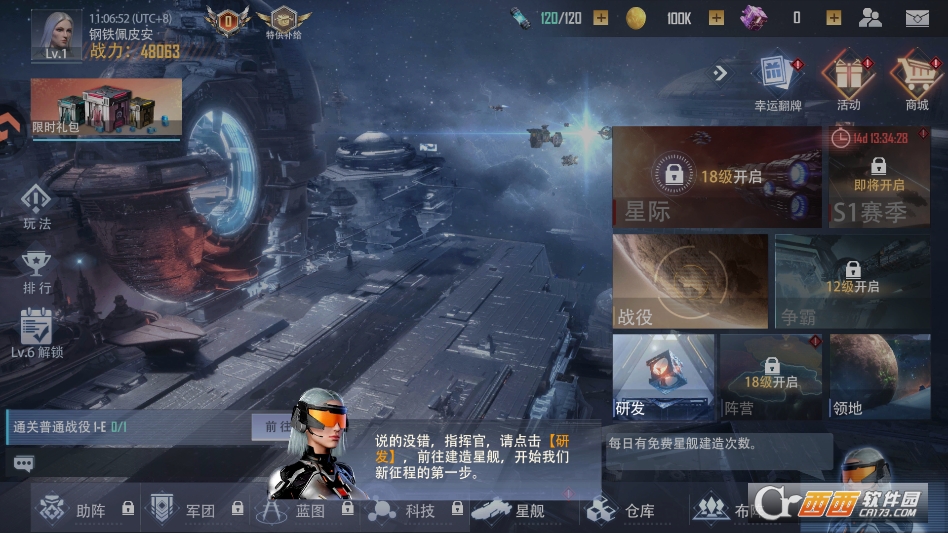Image resolution: width=948 pixels, height=533 pixels.
Task: Open the 星舰 starship tab
Action: (509, 510)
